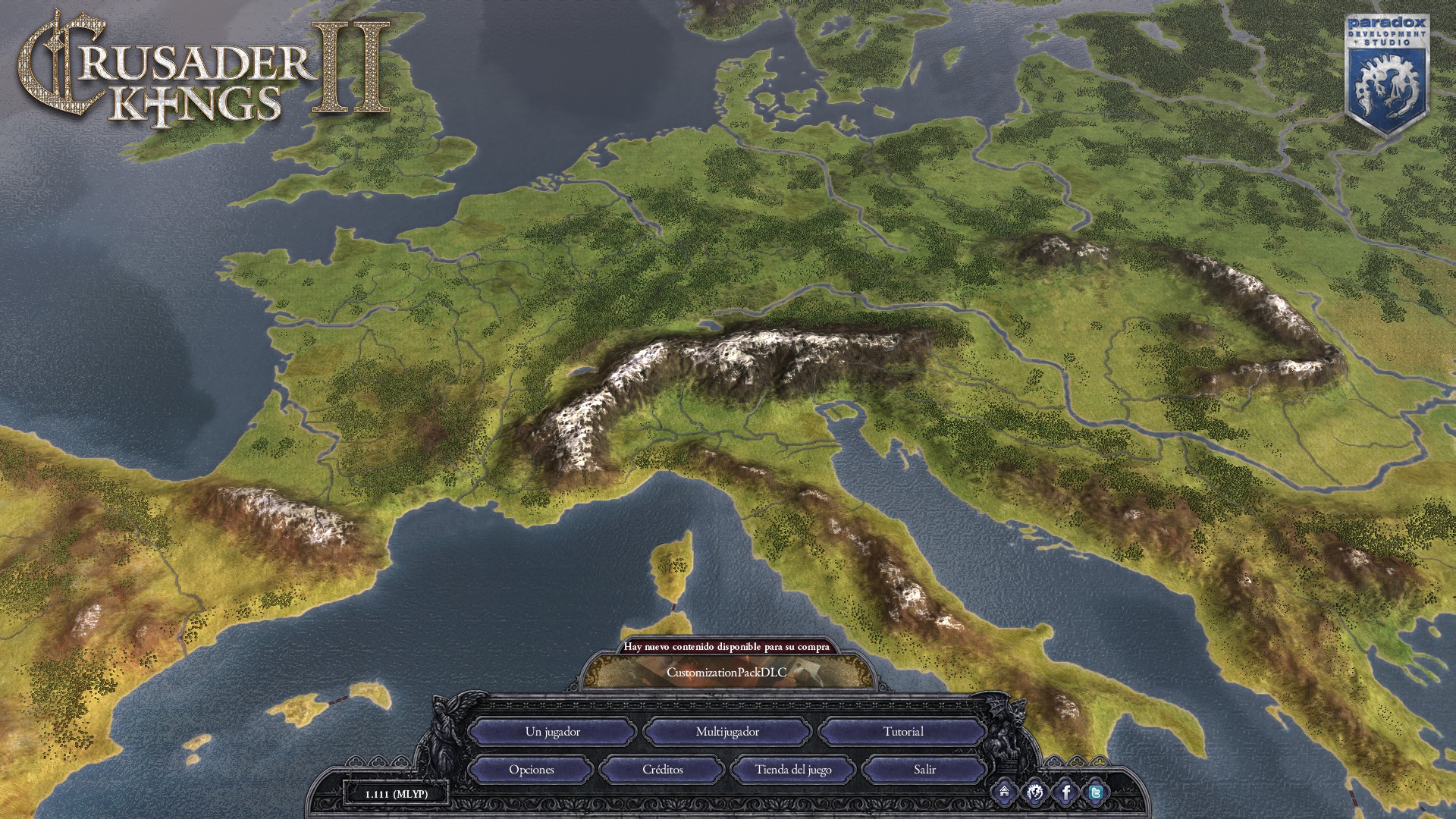Open the CustomizationPackDLC banner
The image size is (1456, 819).
[x=726, y=672]
